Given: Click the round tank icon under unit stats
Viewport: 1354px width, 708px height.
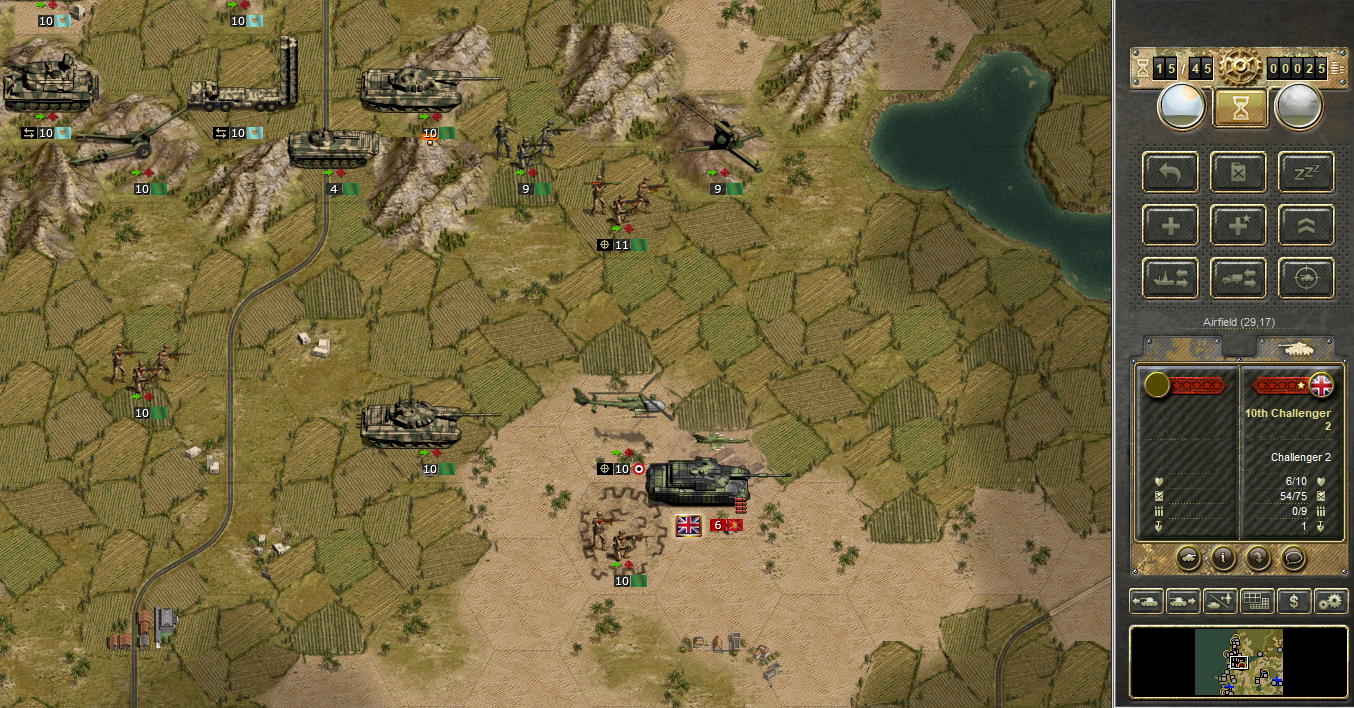Looking at the screenshot, I should coord(1188,558).
